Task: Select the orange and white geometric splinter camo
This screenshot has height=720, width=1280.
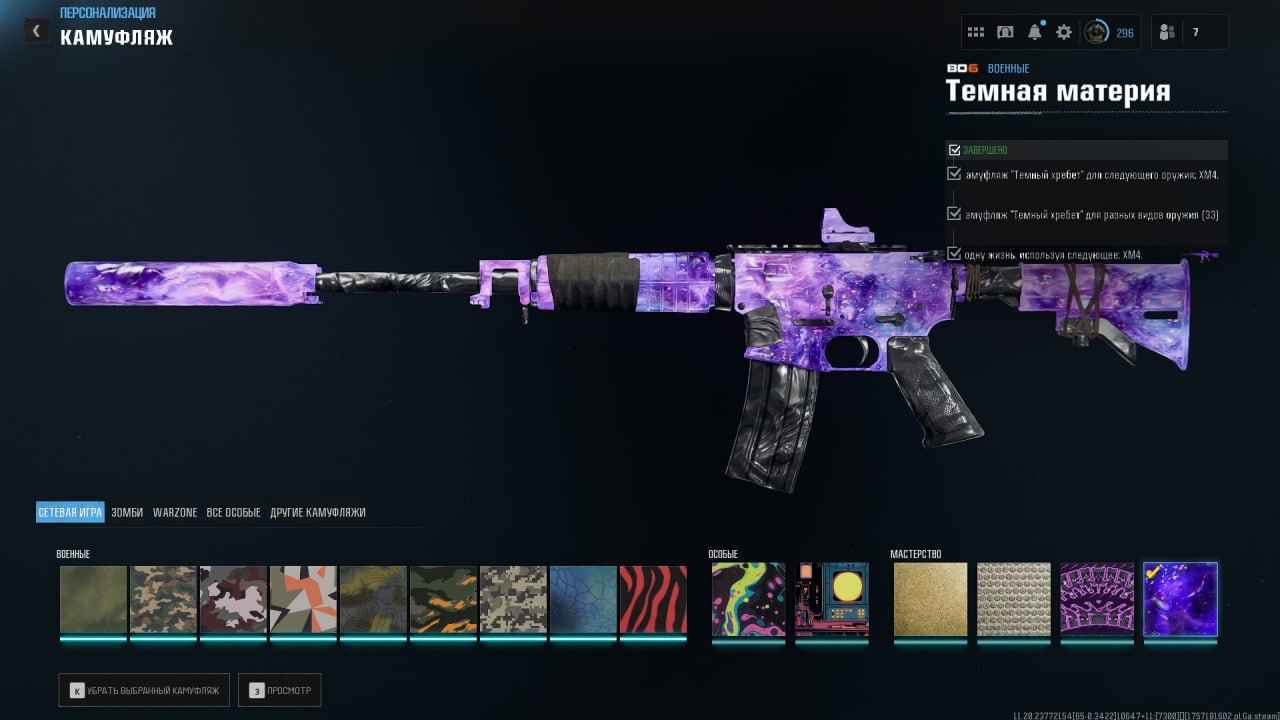Action: pyautogui.click(x=303, y=600)
